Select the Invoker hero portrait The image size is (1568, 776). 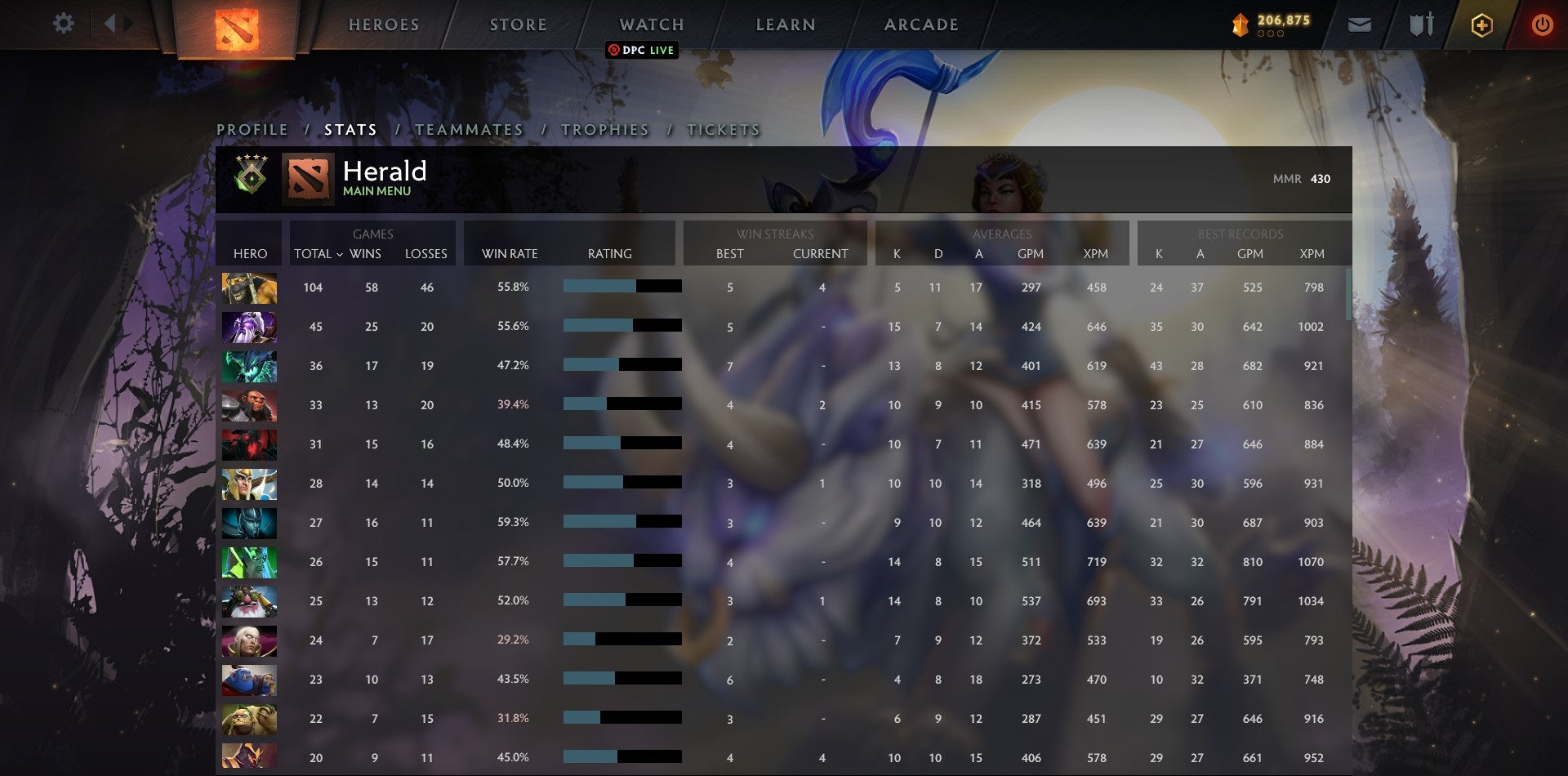[249, 640]
